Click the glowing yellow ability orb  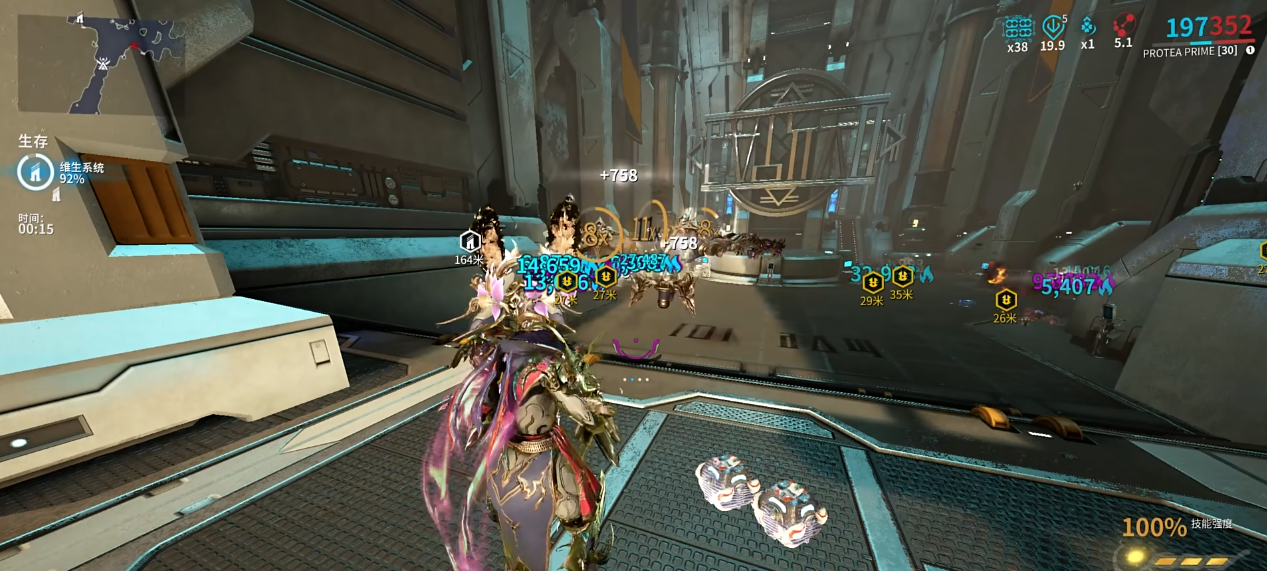point(1133,556)
